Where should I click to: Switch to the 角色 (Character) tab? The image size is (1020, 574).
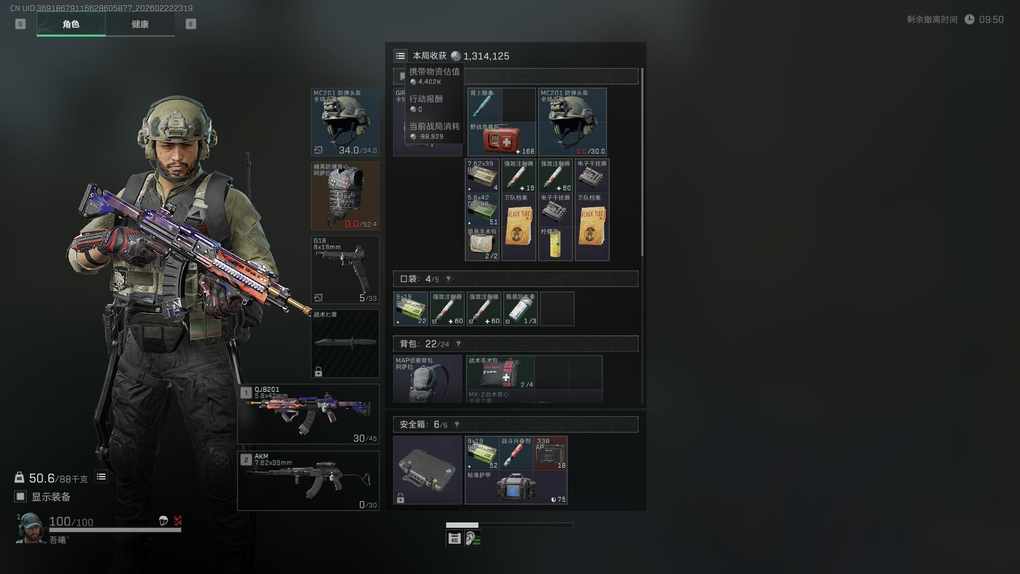[71, 24]
